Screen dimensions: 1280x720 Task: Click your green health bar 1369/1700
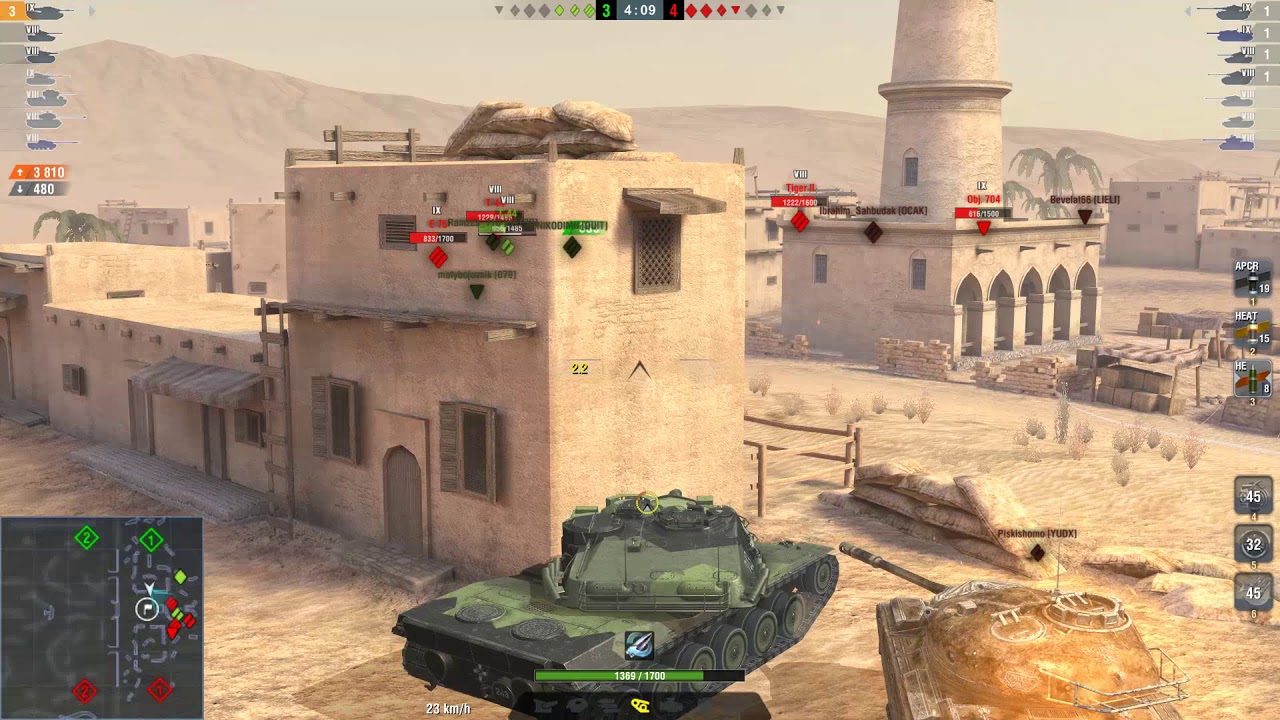click(640, 674)
